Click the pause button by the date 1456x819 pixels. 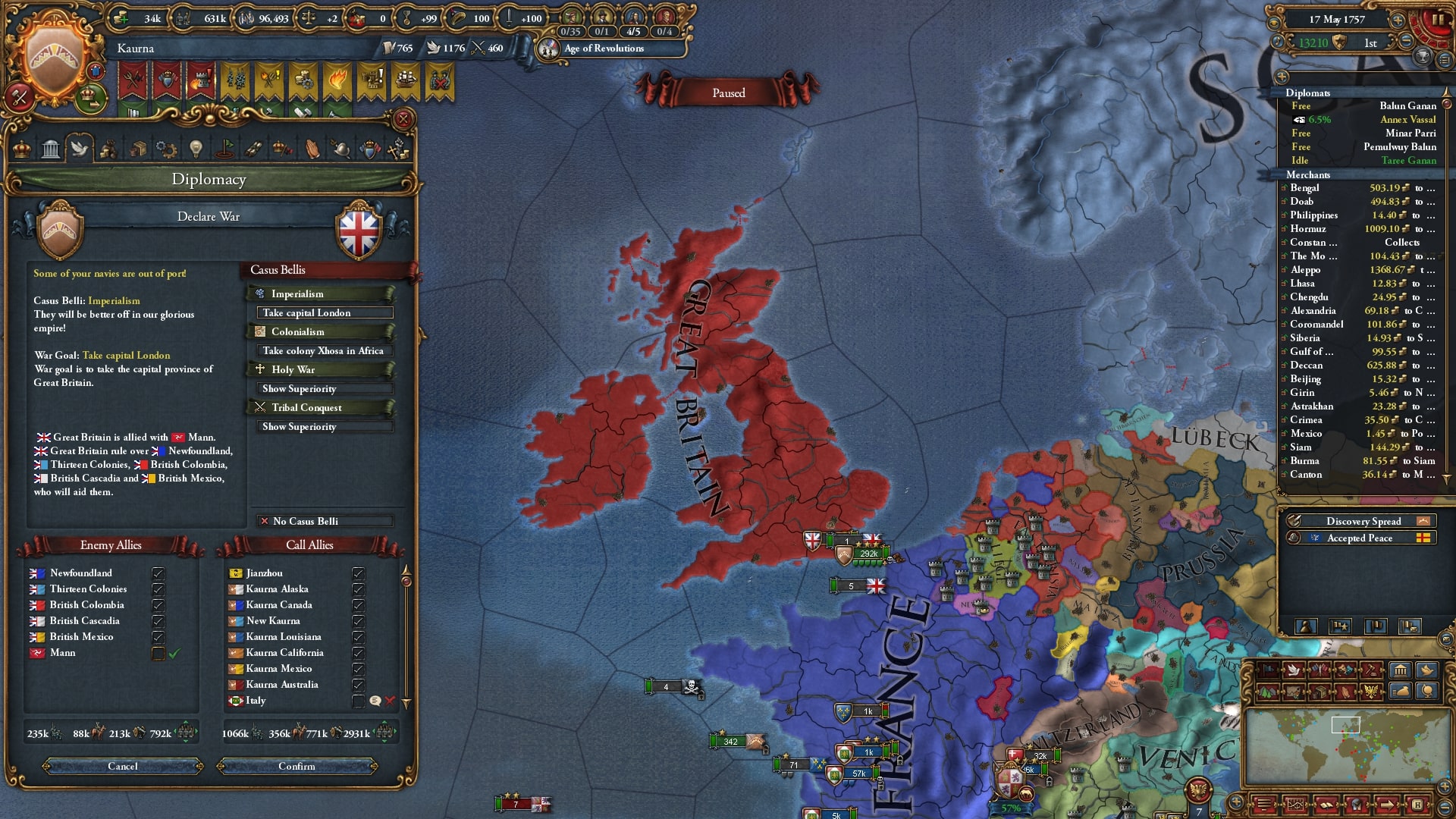1437,20
